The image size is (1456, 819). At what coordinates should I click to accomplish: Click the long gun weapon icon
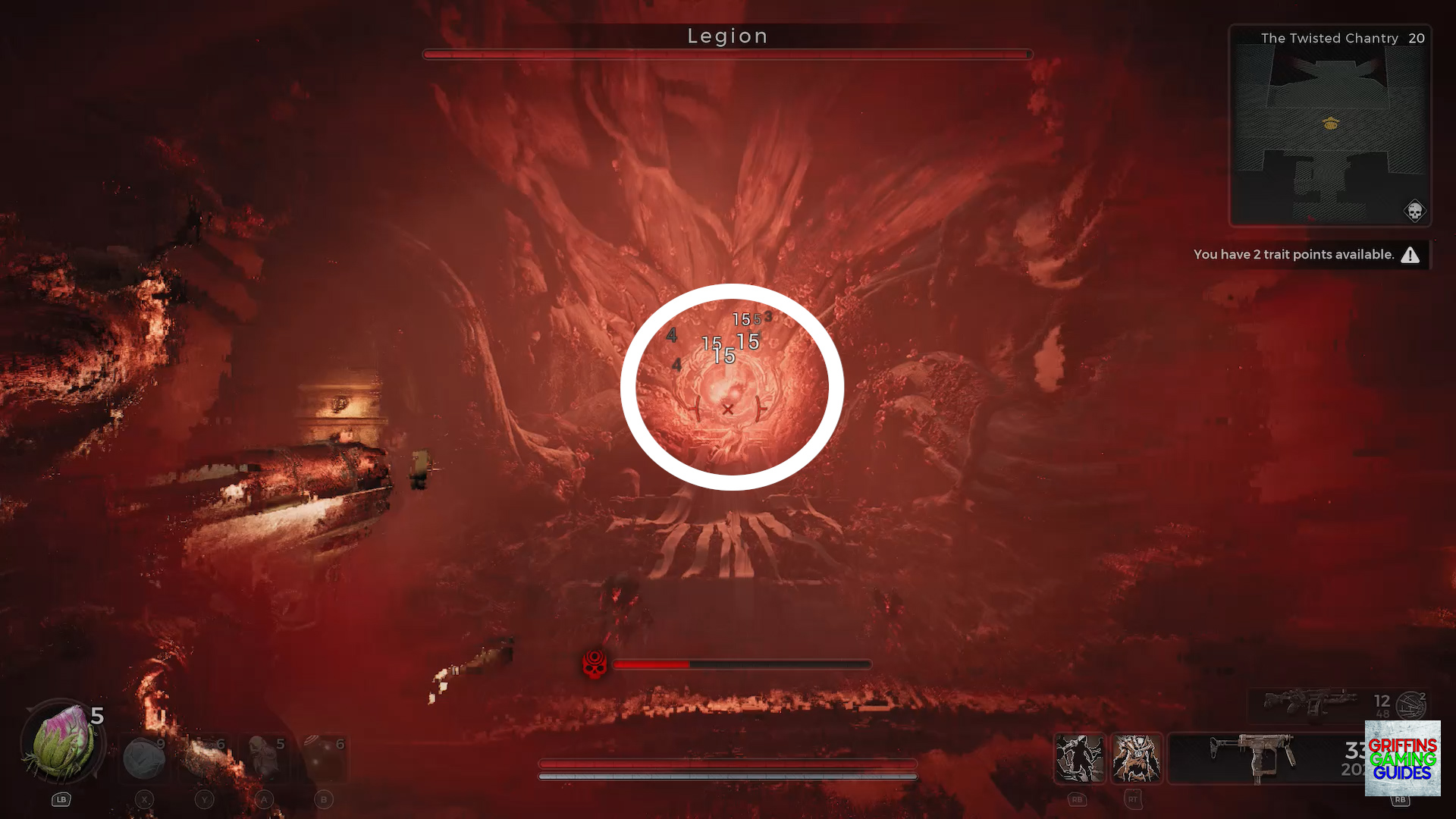click(1308, 701)
